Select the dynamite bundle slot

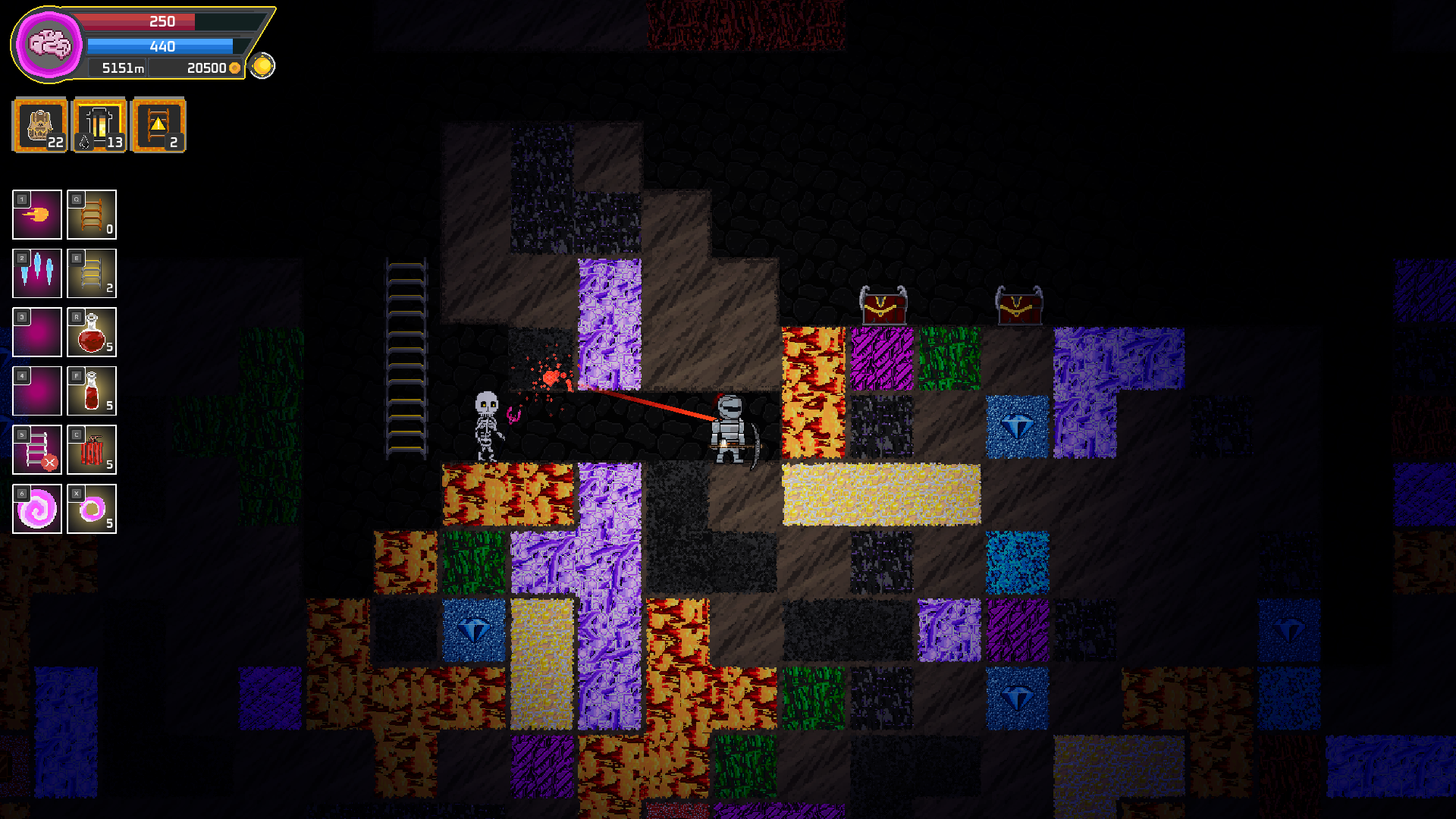click(92, 450)
